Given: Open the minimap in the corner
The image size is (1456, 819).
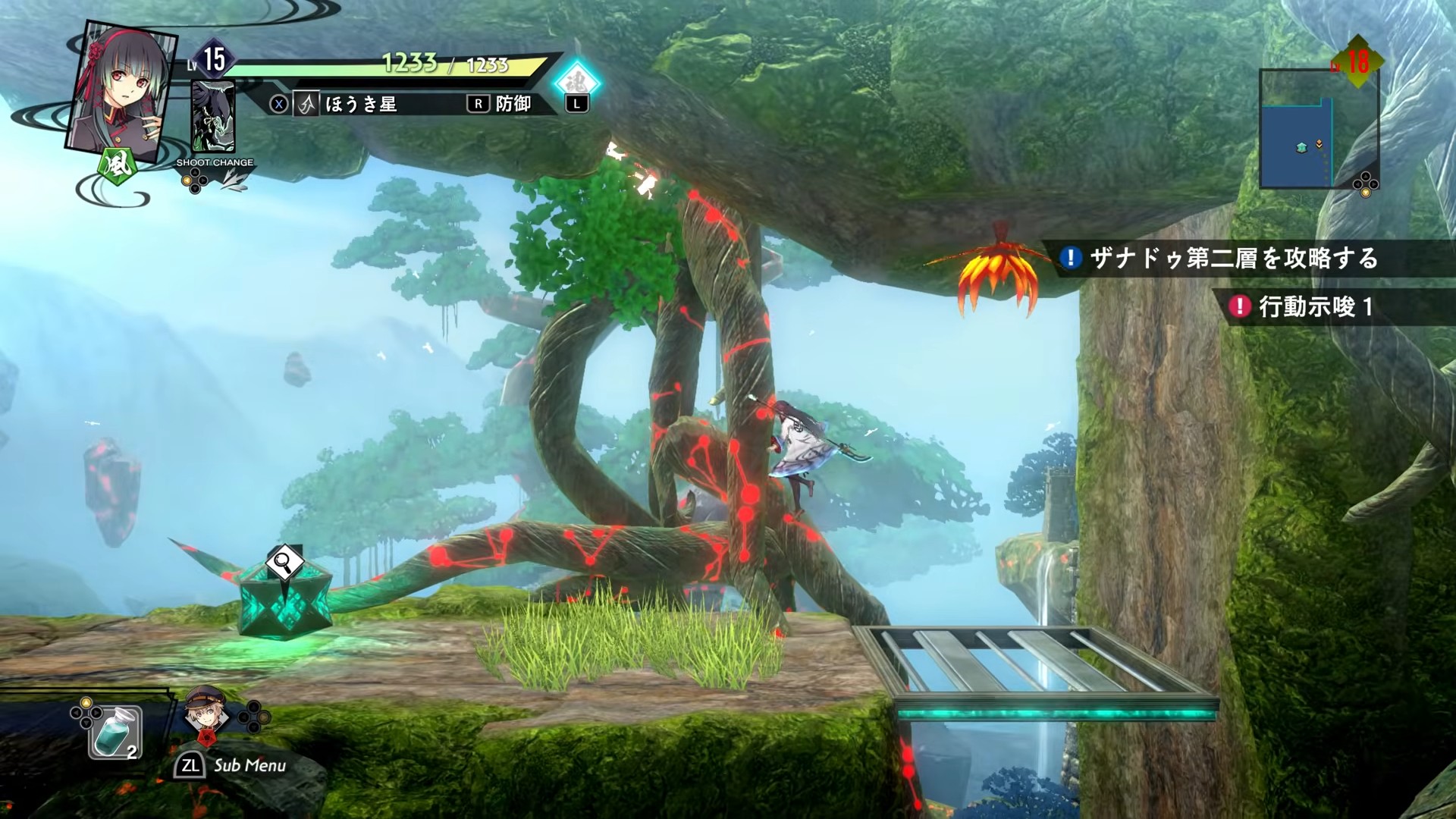Looking at the screenshot, I should (x=1318, y=129).
